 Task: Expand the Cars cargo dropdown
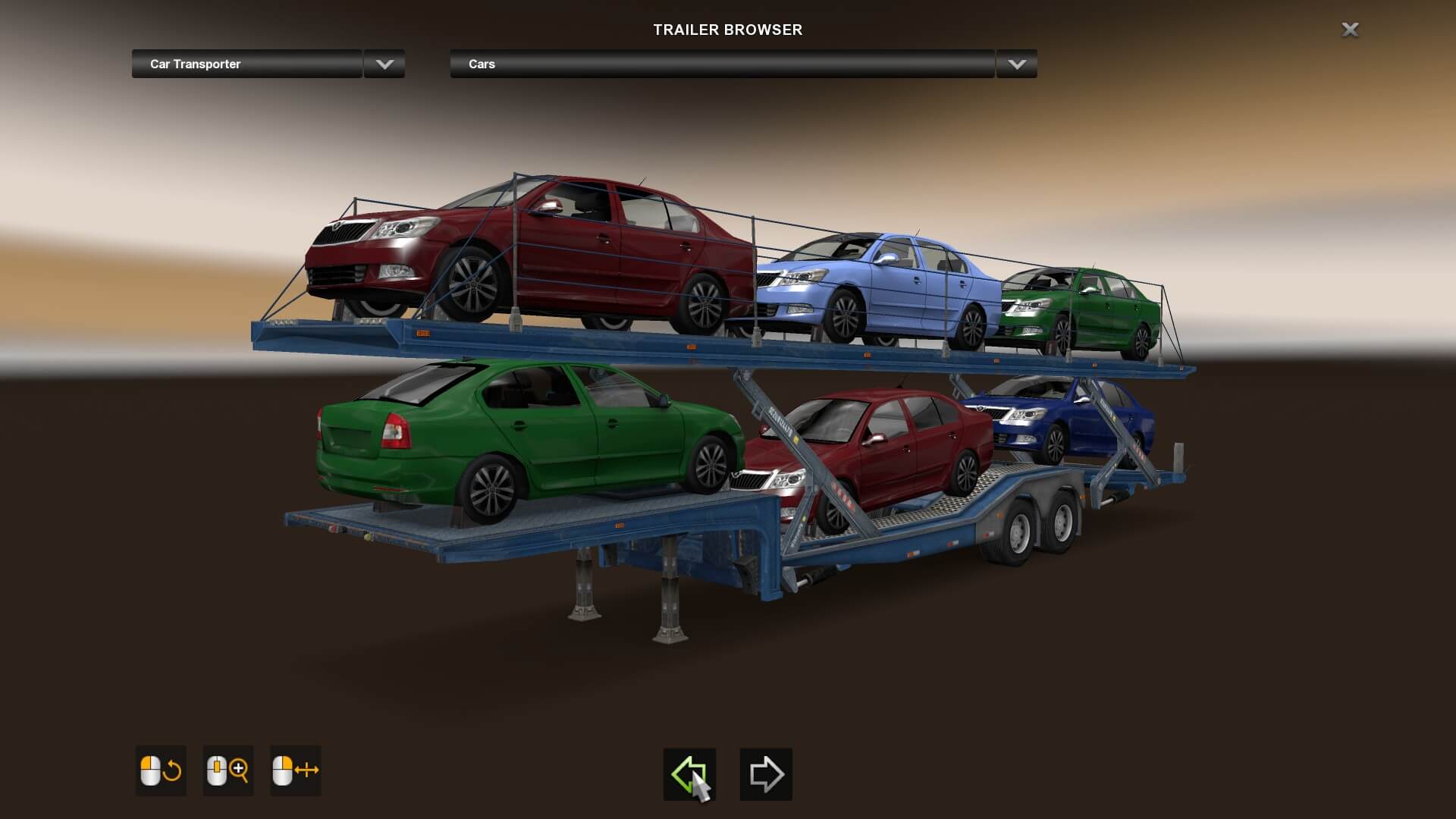pos(722,64)
